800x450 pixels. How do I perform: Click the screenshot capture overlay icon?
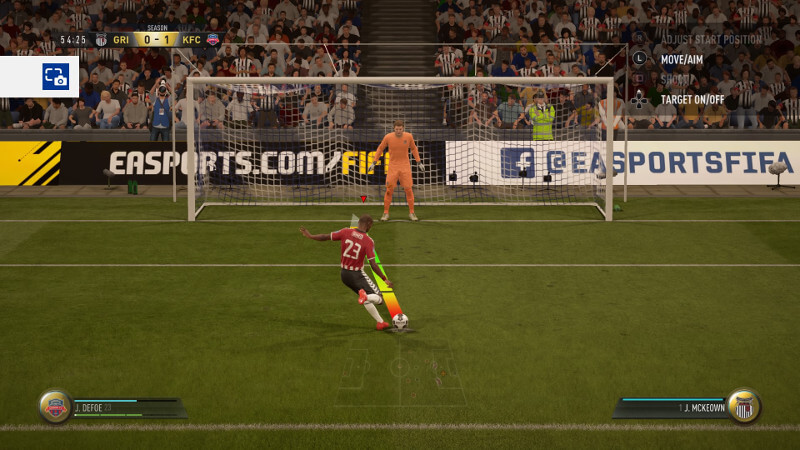55,76
